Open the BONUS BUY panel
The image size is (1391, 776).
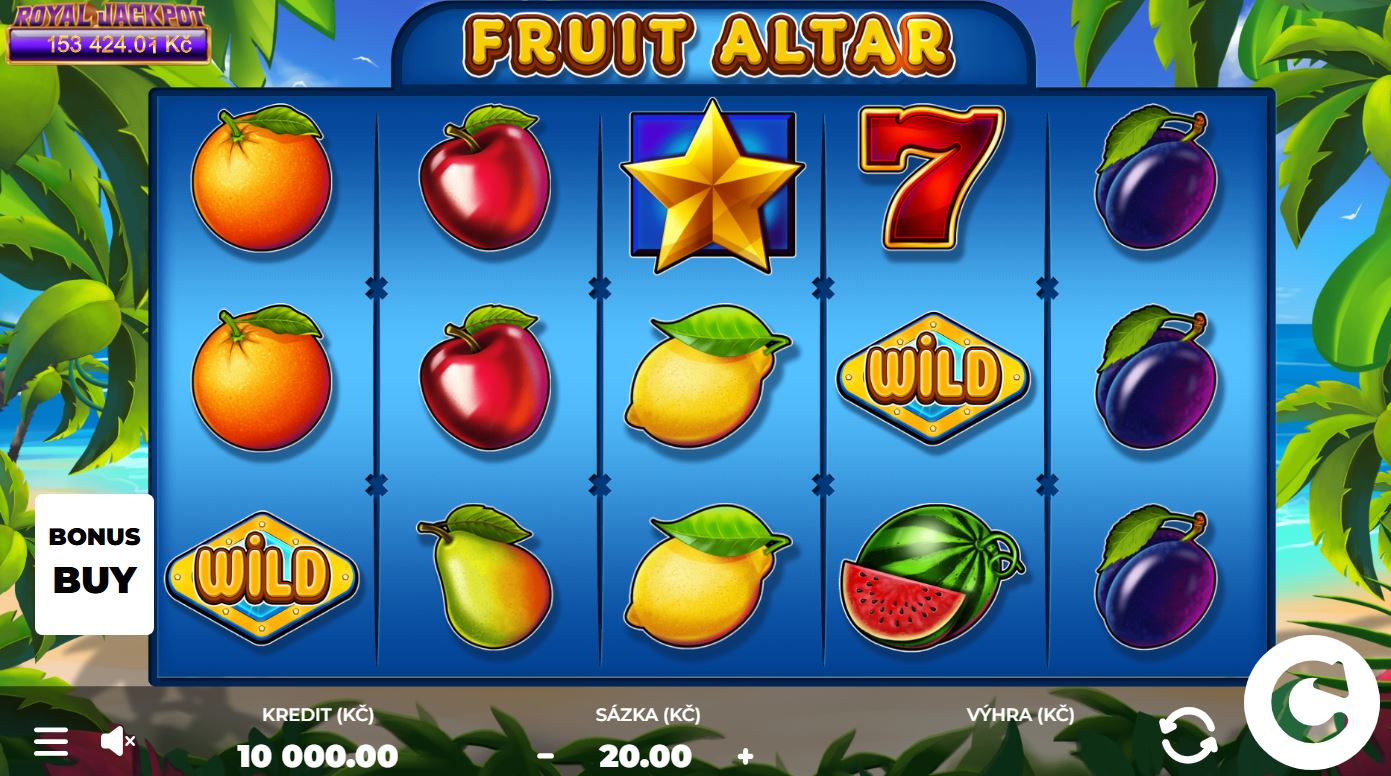[x=94, y=560]
